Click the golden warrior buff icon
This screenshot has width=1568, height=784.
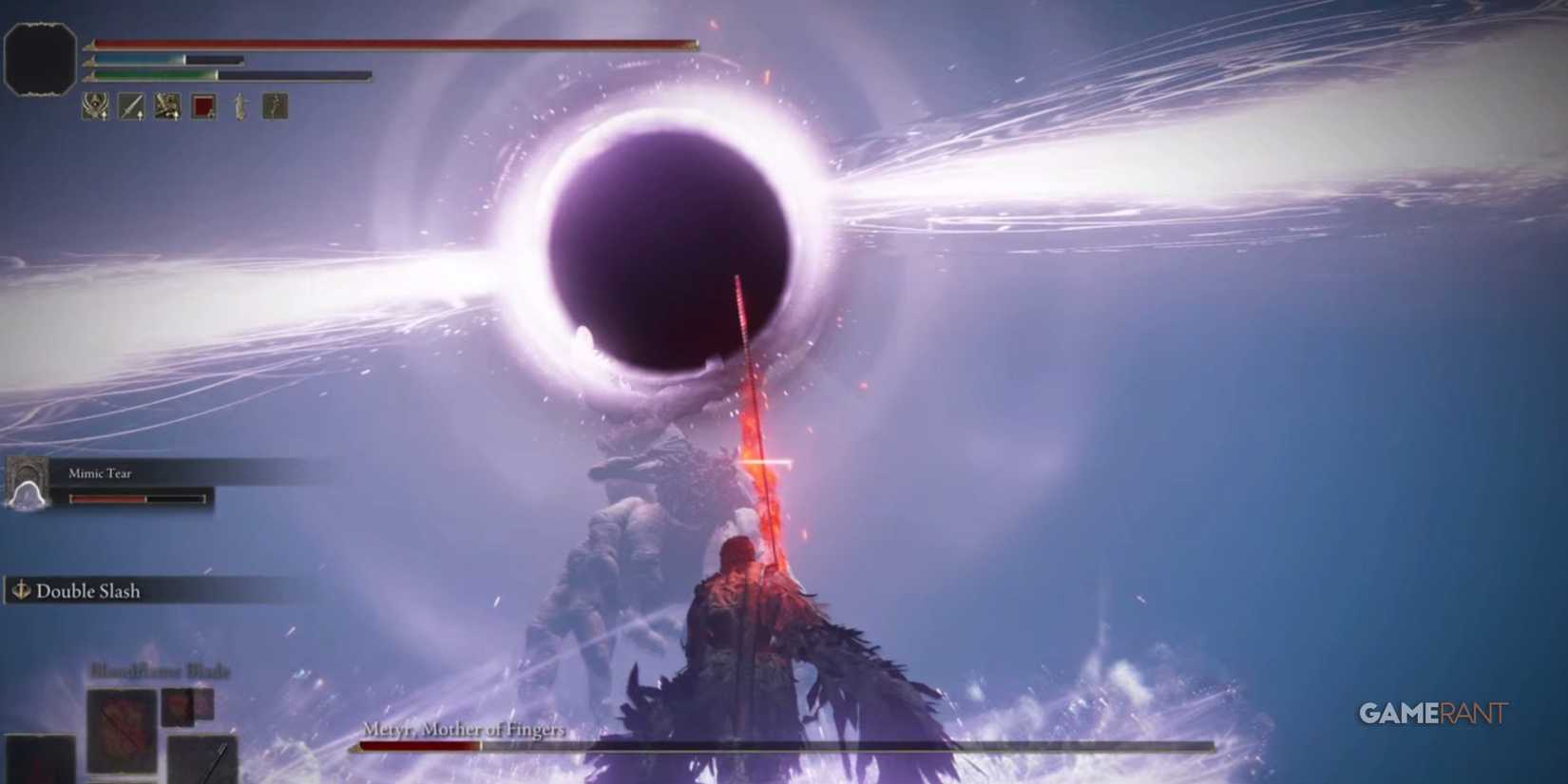[165, 107]
